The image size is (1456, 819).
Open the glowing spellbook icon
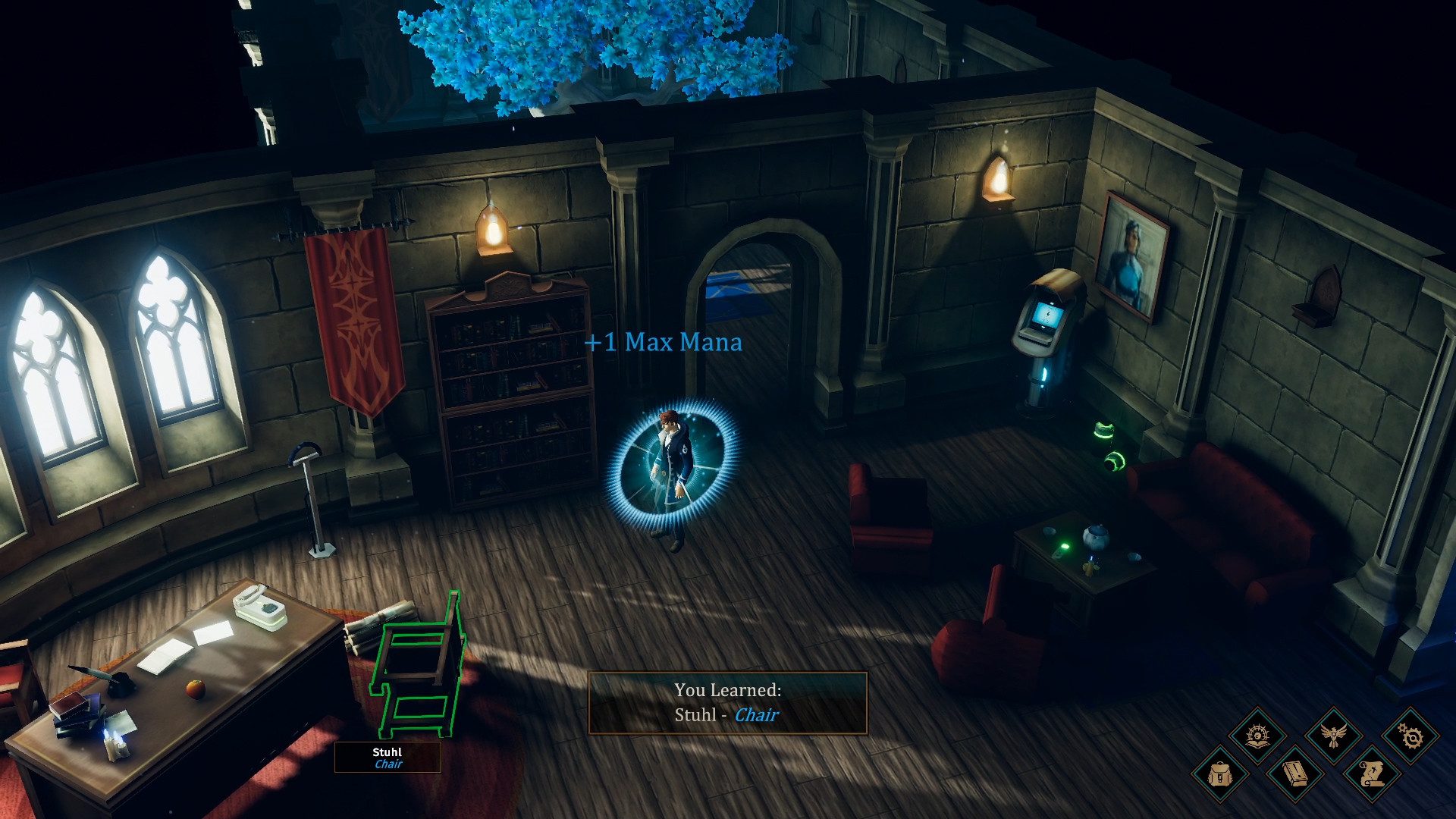tap(1258, 736)
